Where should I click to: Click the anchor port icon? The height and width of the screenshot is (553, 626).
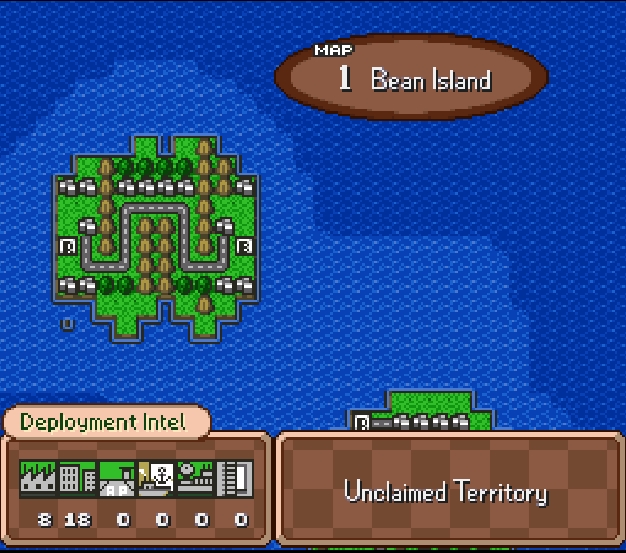click(x=157, y=479)
